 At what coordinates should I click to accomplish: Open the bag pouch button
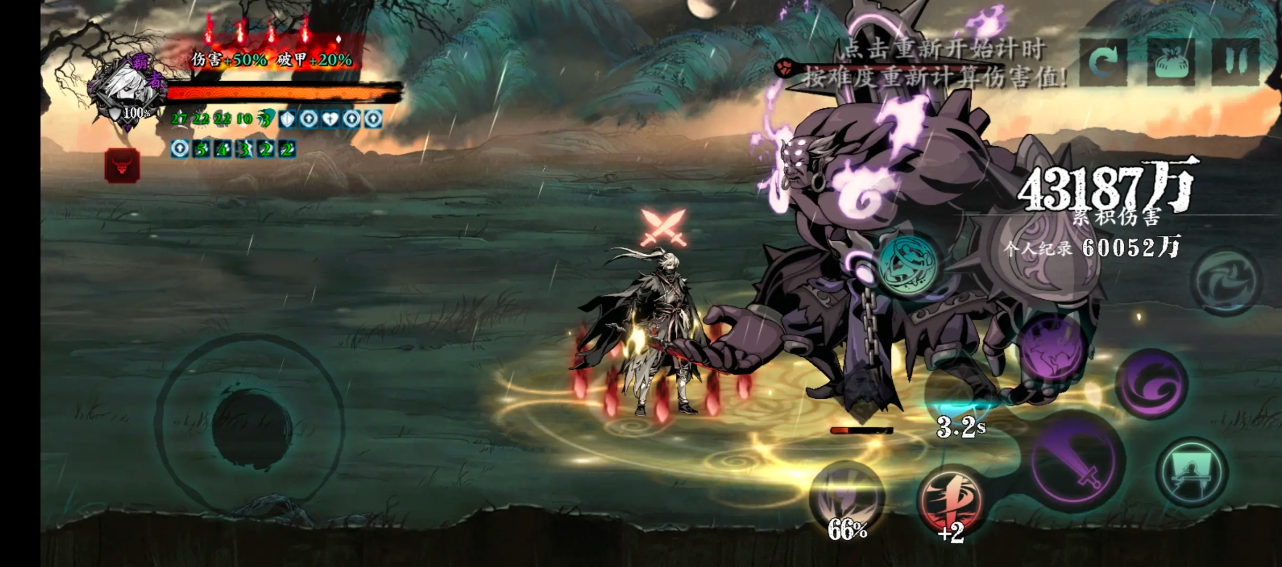coord(1169,63)
